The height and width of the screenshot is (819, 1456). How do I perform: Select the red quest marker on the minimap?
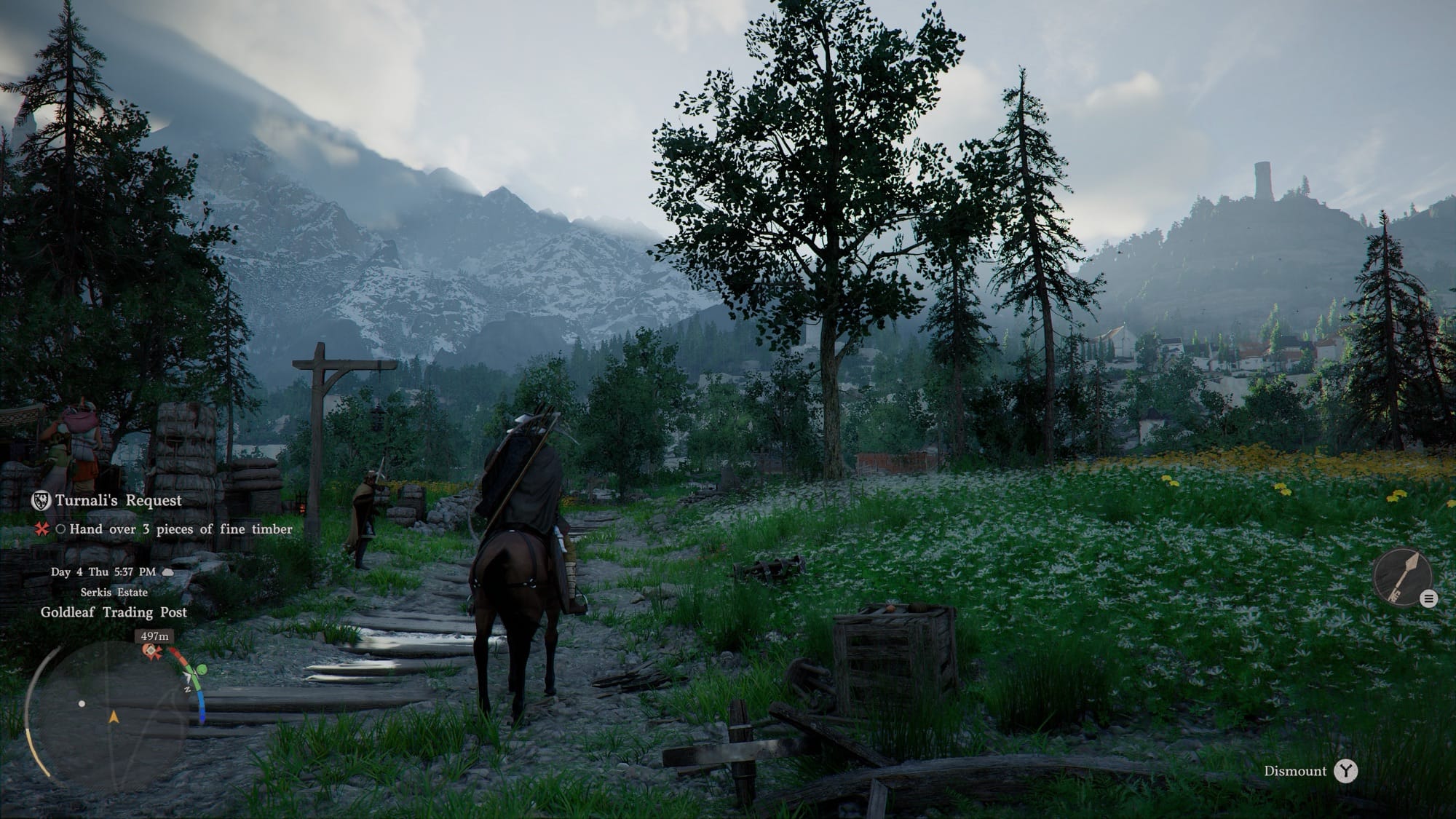pyautogui.click(x=151, y=650)
